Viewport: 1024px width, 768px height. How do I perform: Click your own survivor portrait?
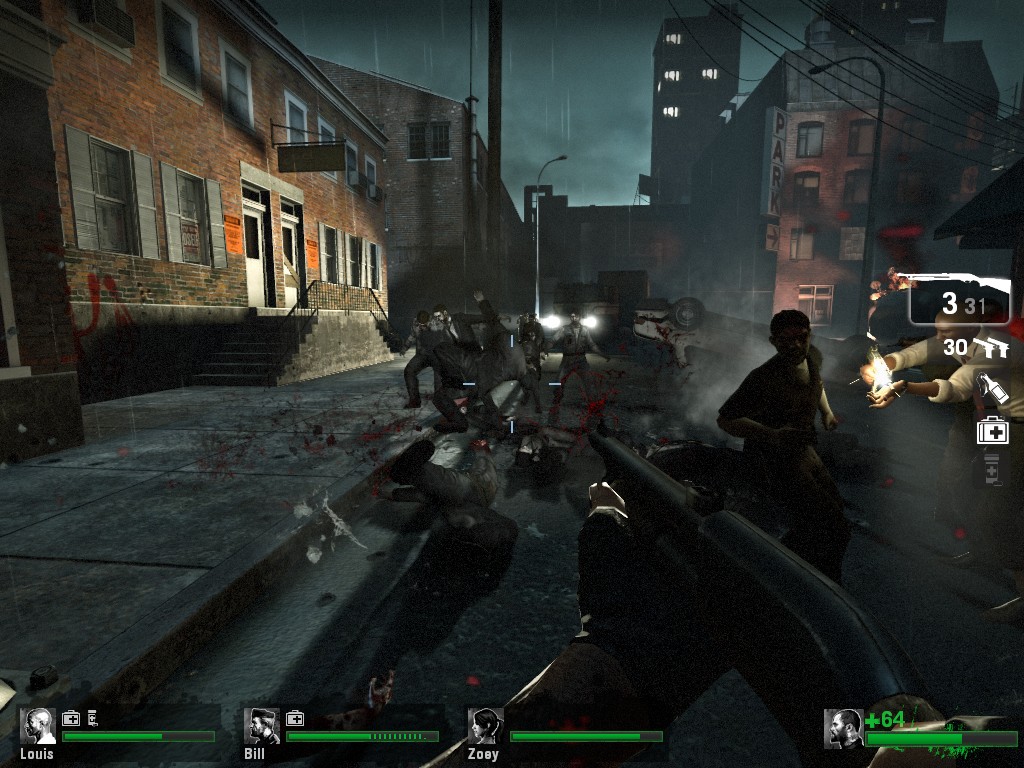pos(844,728)
